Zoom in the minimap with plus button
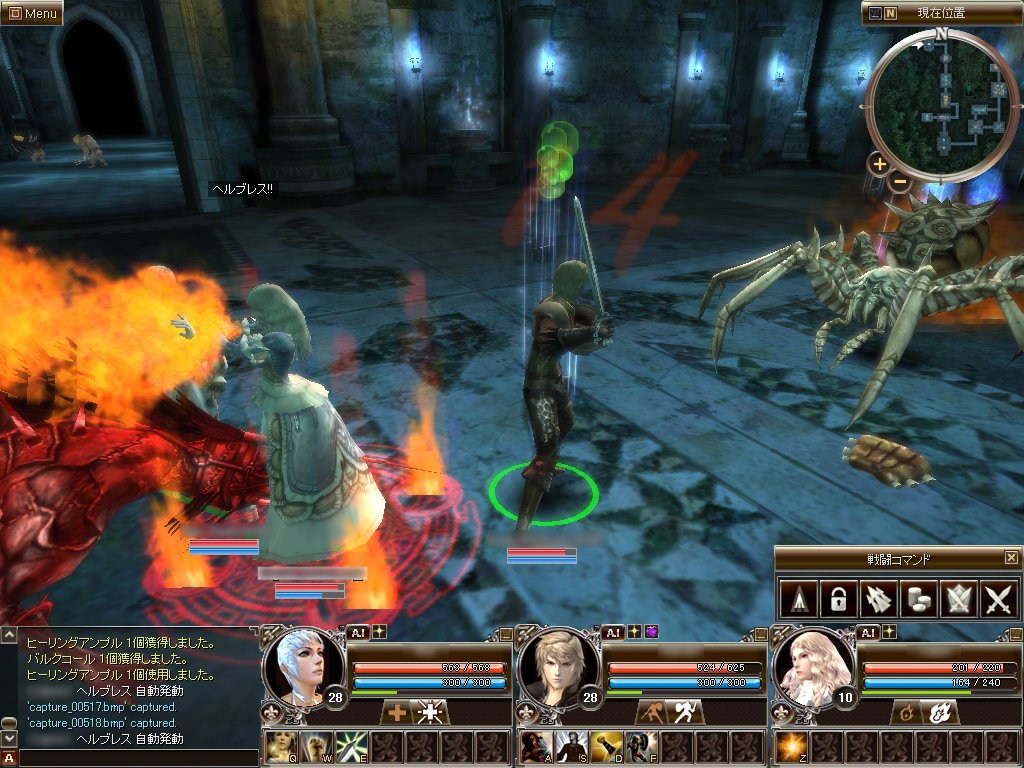The image size is (1024, 768). [x=879, y=163]
